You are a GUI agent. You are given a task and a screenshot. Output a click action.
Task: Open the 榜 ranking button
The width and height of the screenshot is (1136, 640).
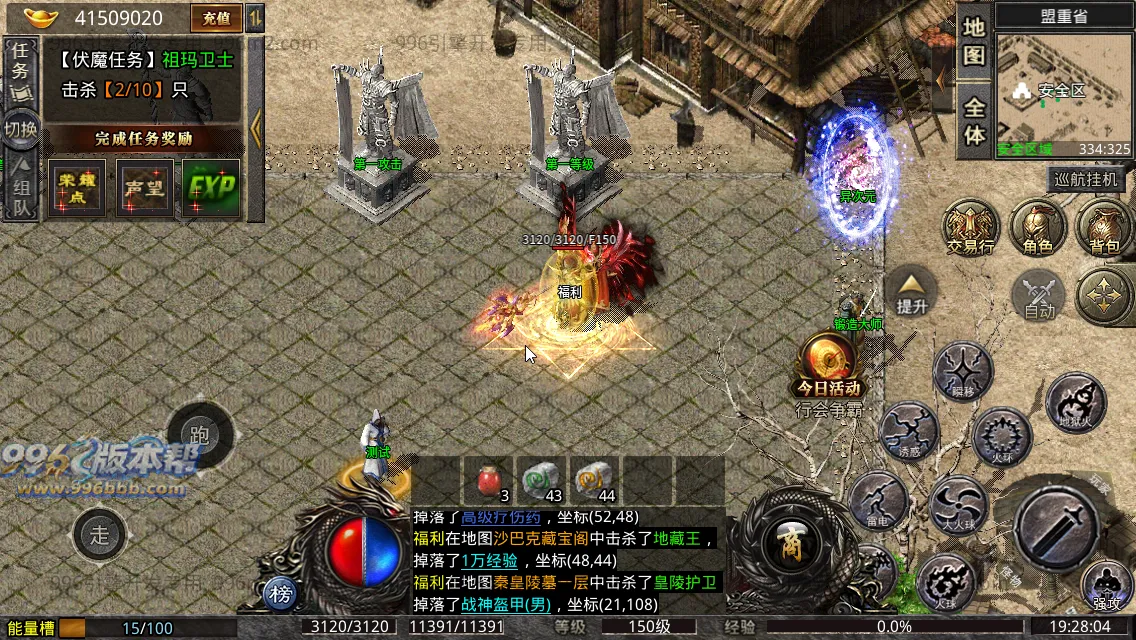[282, 595]
